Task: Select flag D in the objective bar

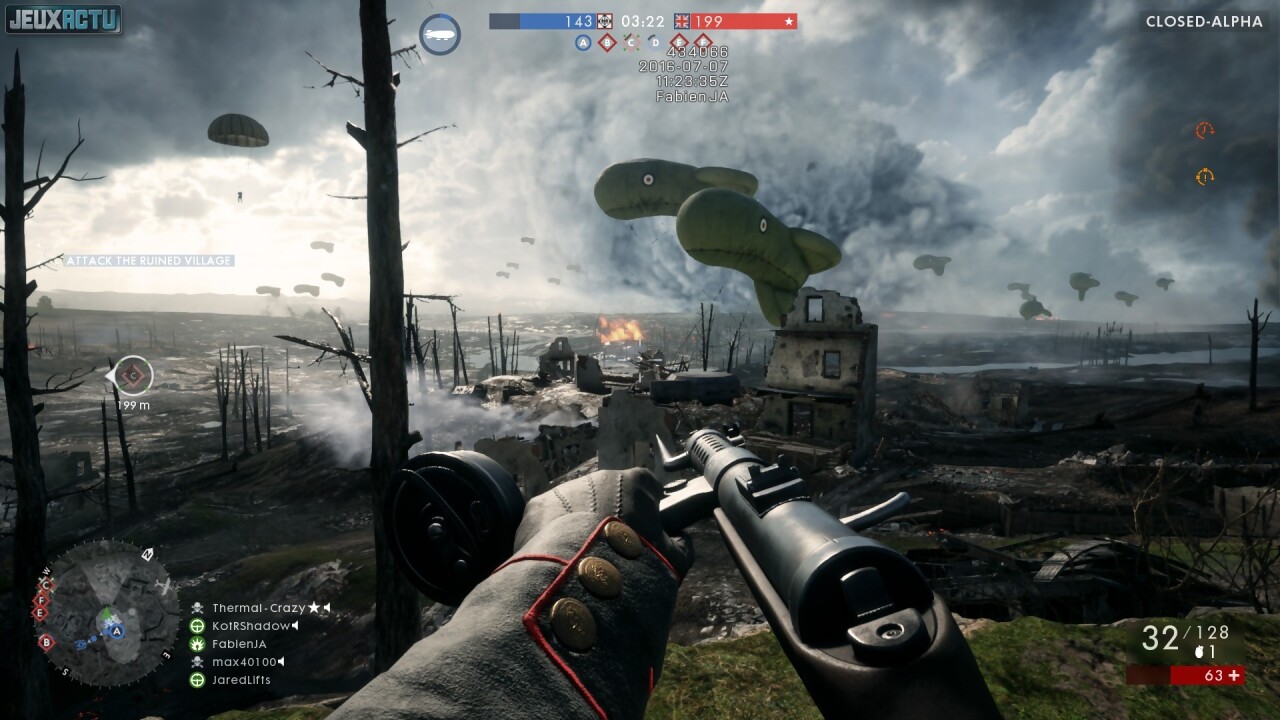Action: pyautogui.click(x=655, y=42)
